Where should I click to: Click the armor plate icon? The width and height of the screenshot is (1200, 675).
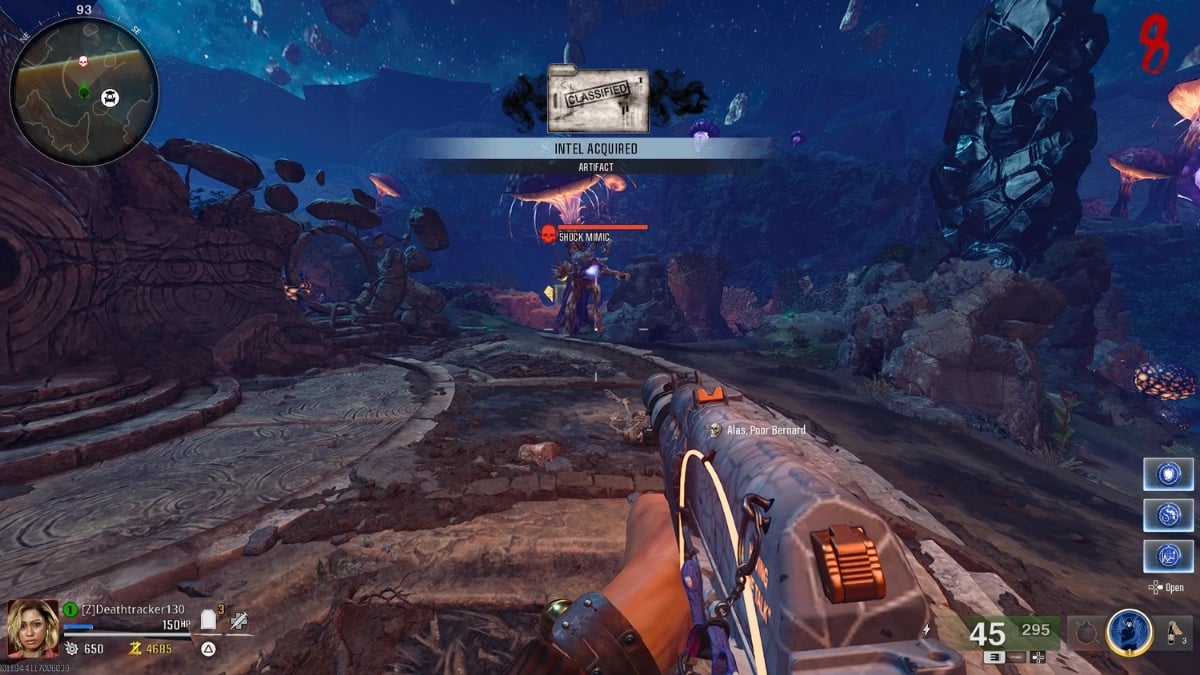(x=208, y=621)
